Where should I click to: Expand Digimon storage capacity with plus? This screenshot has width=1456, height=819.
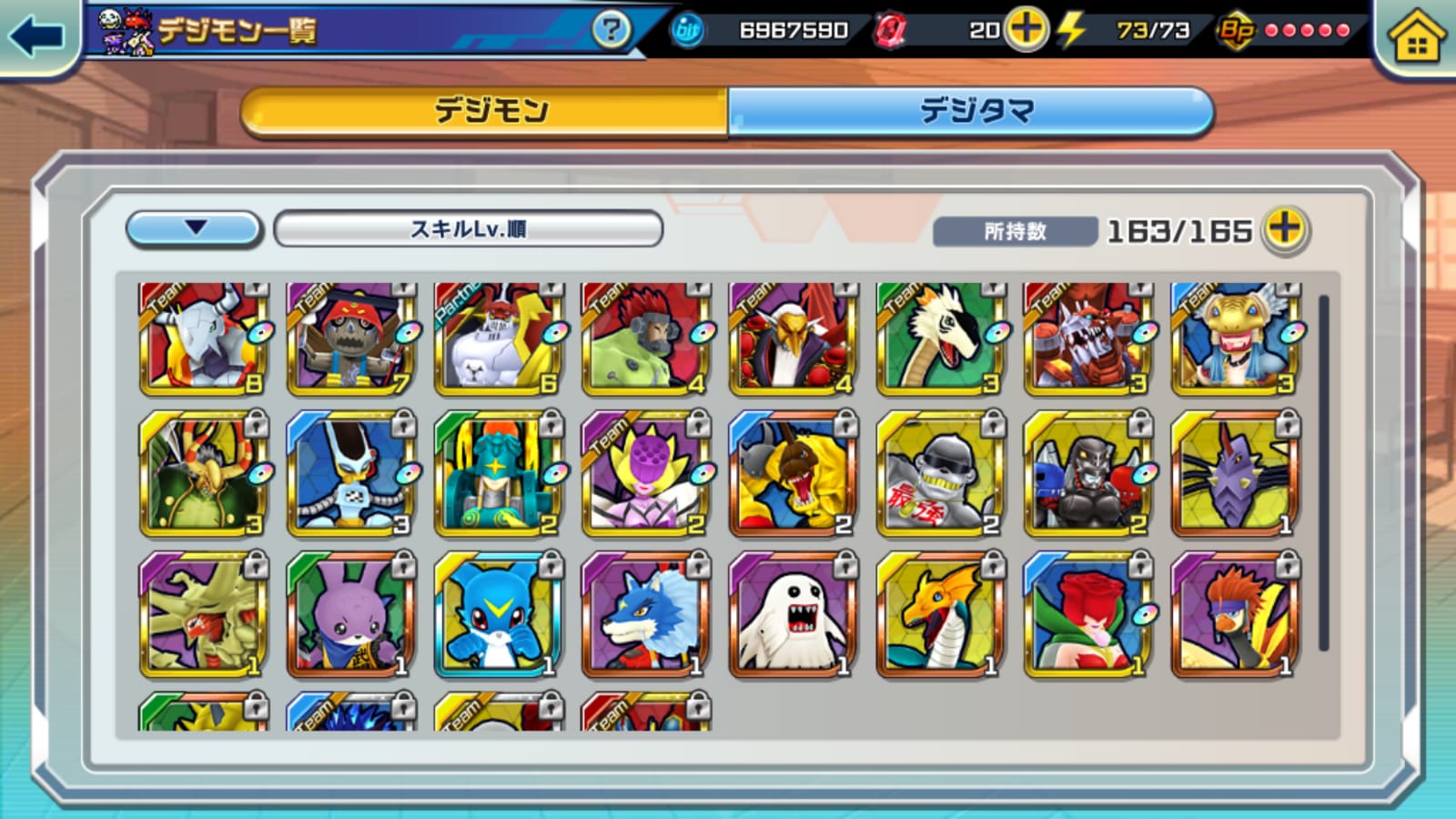tap(1285, 229)
